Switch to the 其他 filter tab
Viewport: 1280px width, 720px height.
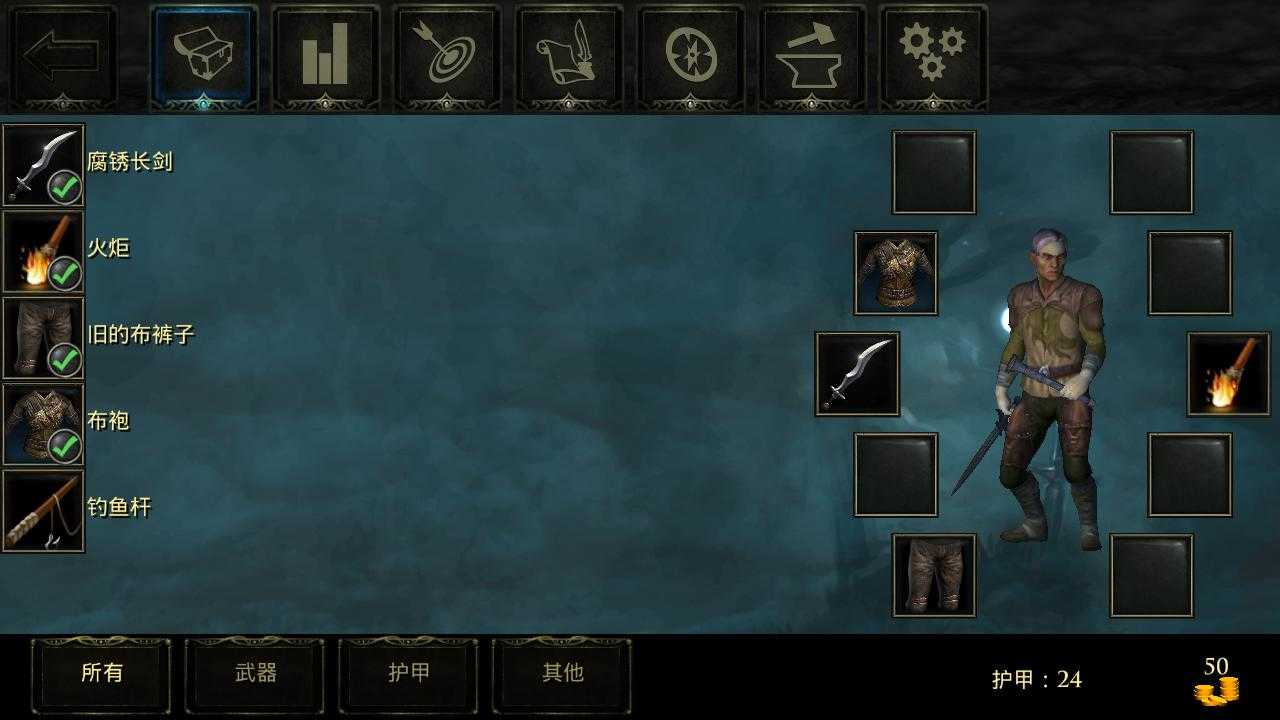562,674
